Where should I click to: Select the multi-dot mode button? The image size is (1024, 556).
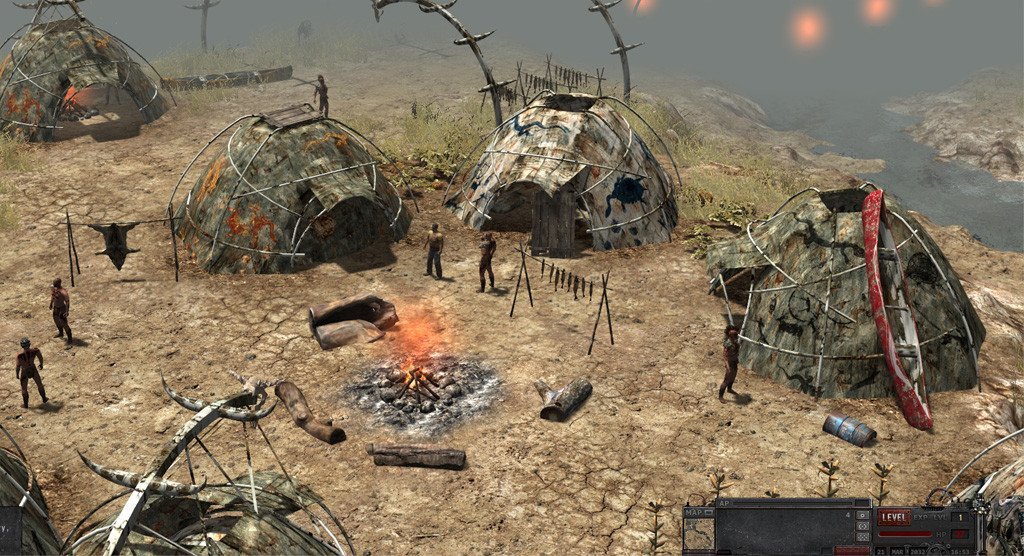(862, 537)
